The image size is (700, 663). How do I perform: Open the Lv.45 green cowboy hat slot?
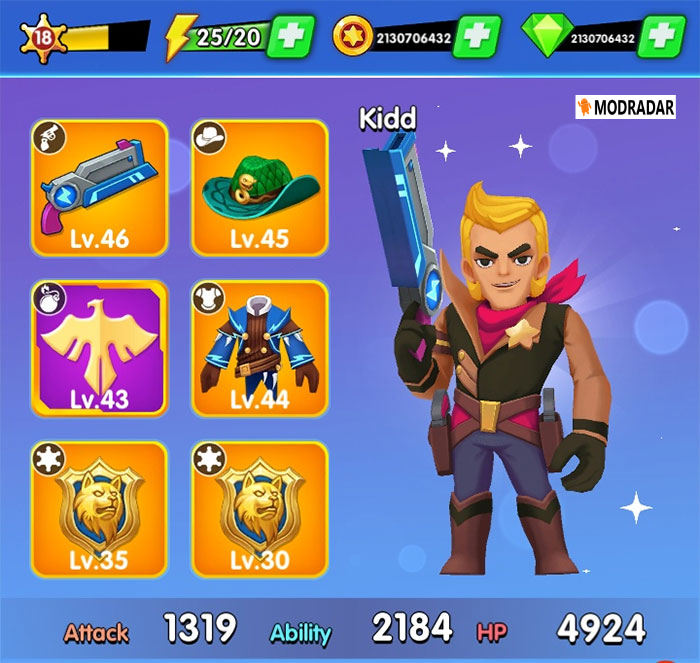click(259, 187)
